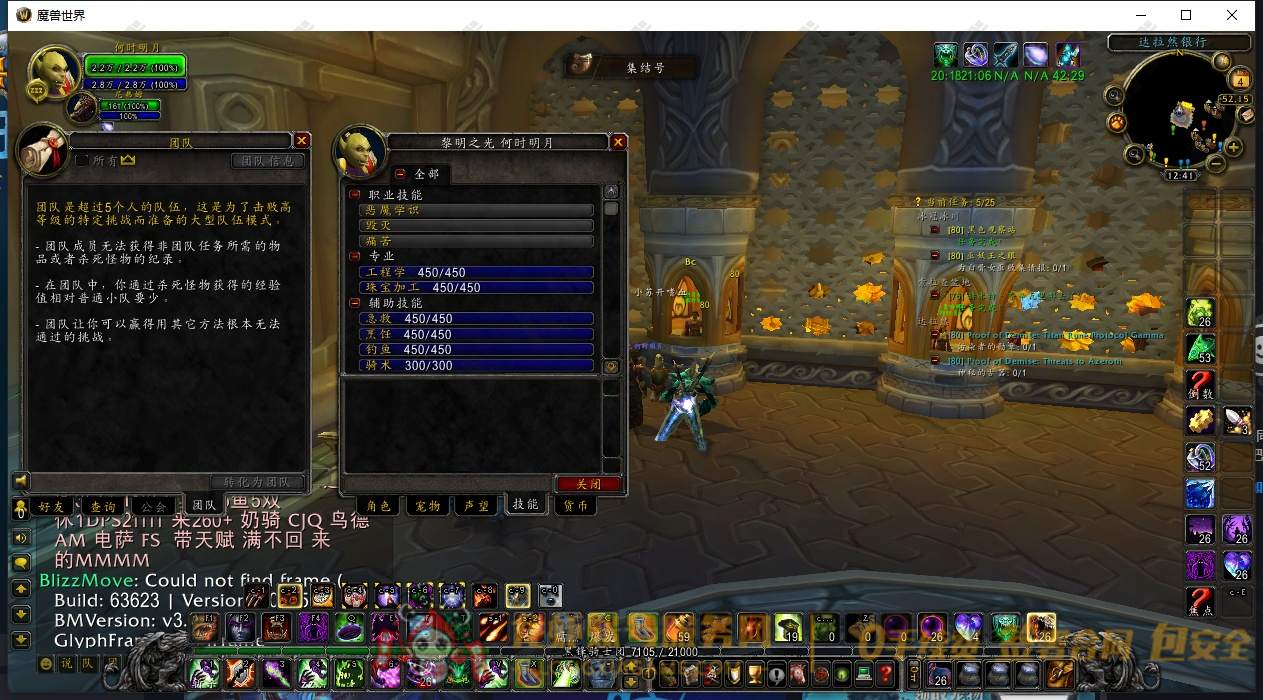Viewport: 1263px width, 700px height.
Task: Switch to the 角色 character tab
Action: pyautogui.click(x=379, y=506)
